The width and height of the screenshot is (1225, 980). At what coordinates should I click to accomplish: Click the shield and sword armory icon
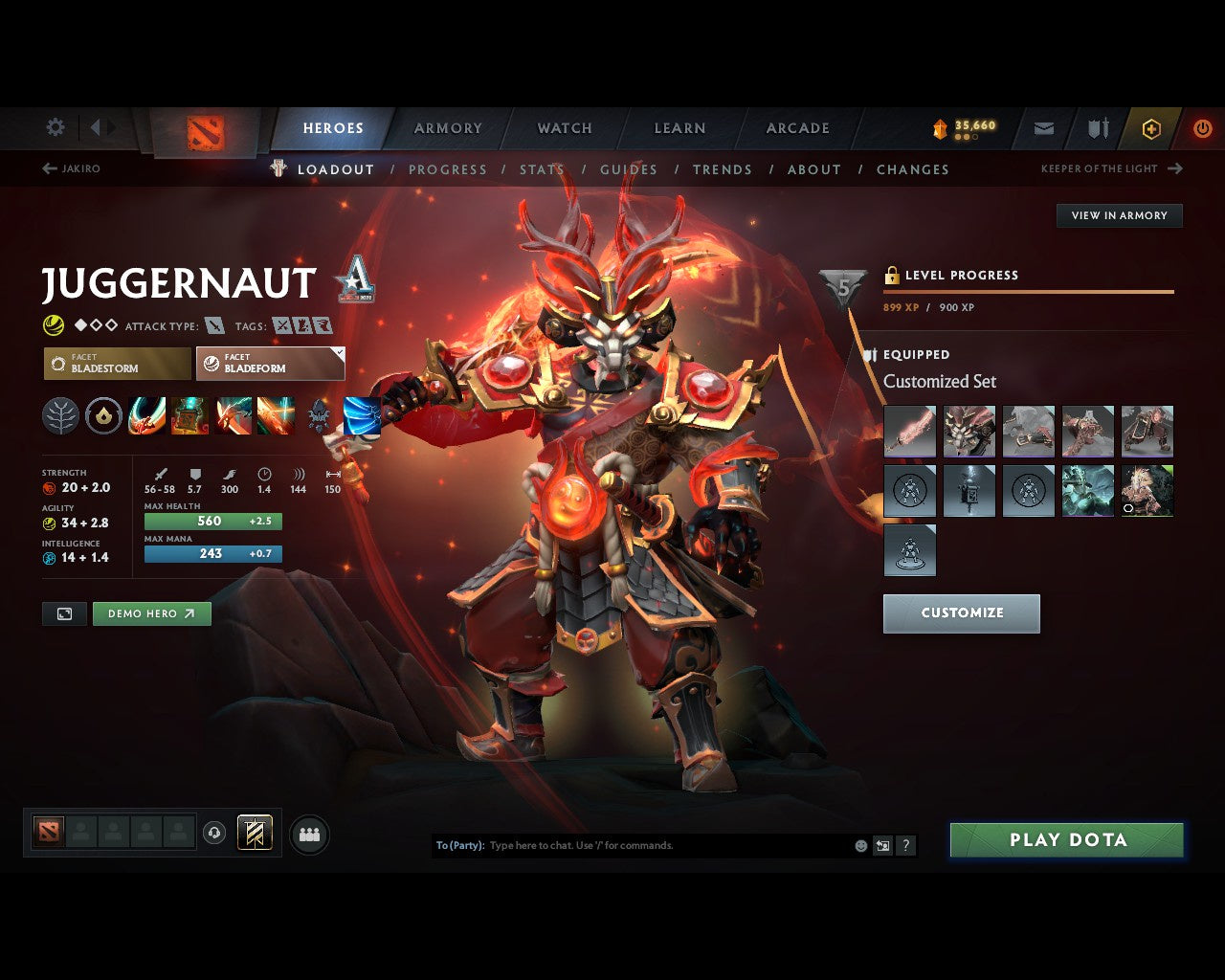click(x=1097, y=128)
